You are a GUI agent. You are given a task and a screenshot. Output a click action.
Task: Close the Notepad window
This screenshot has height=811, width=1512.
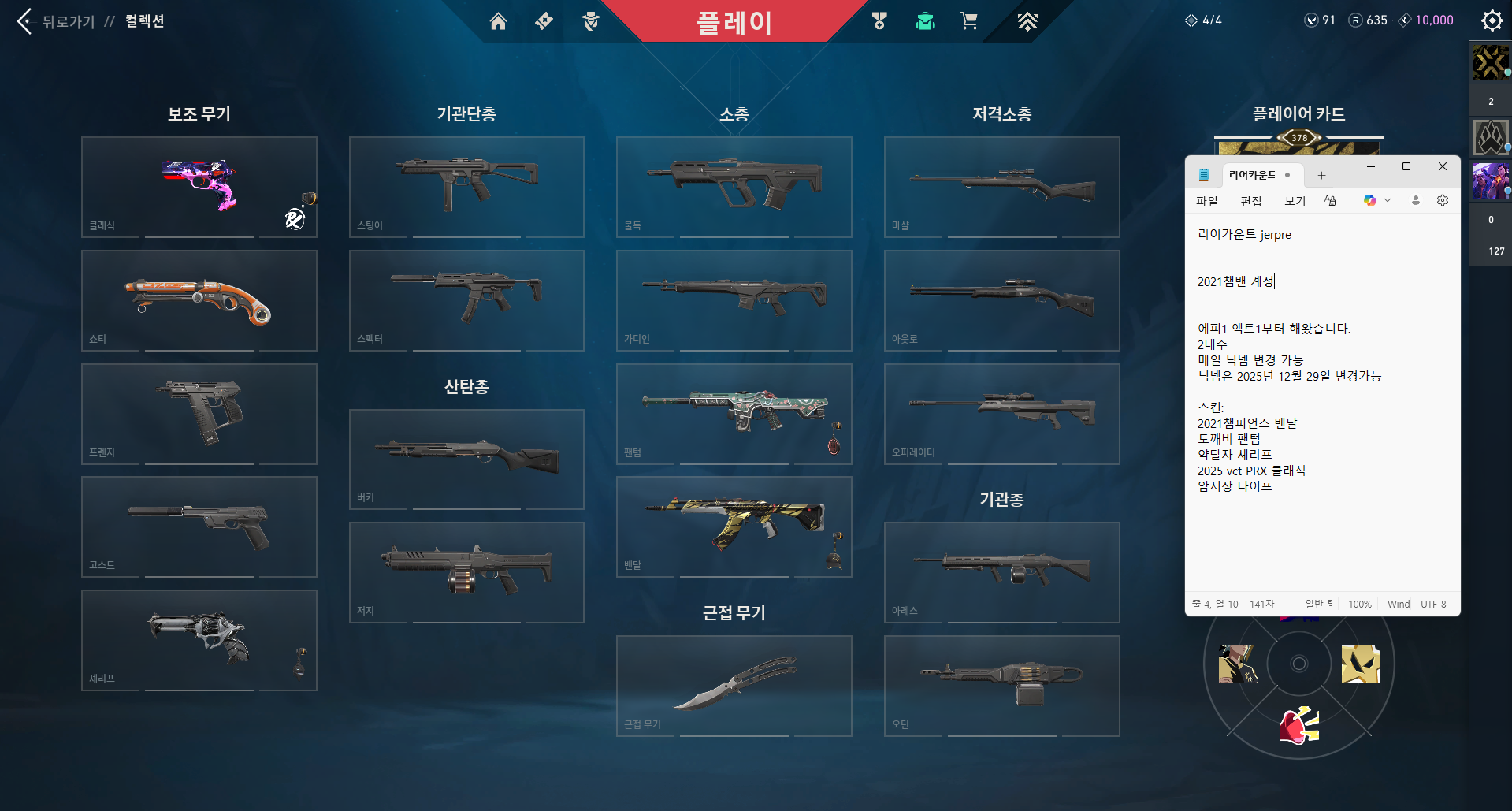coord(1442,167)
